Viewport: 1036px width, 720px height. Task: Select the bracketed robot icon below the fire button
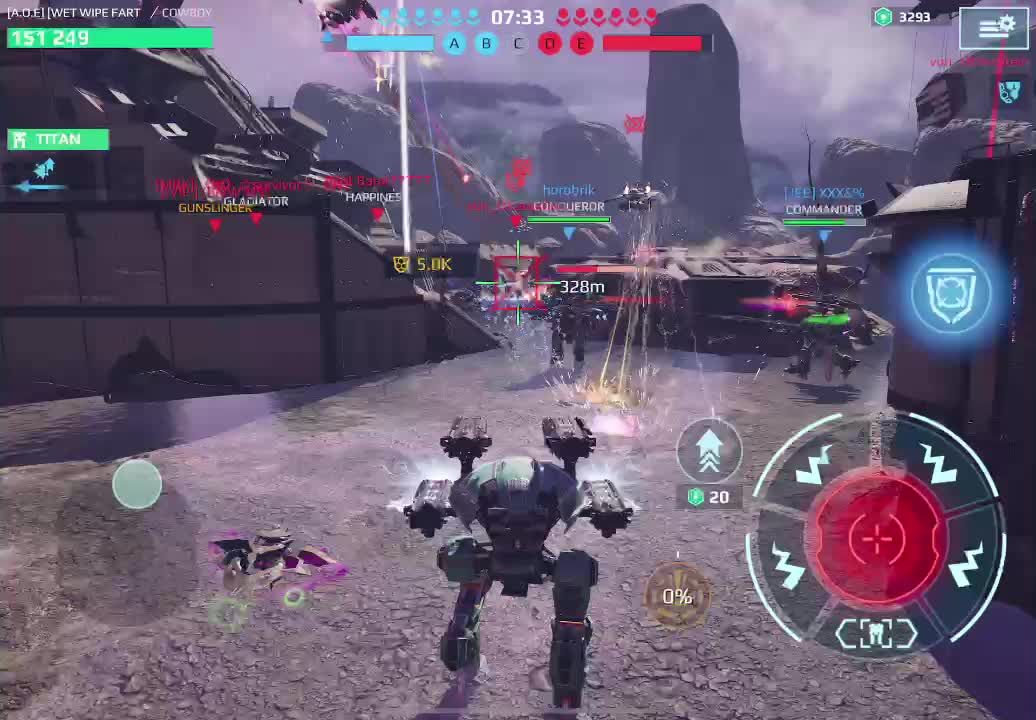point(876,634)
